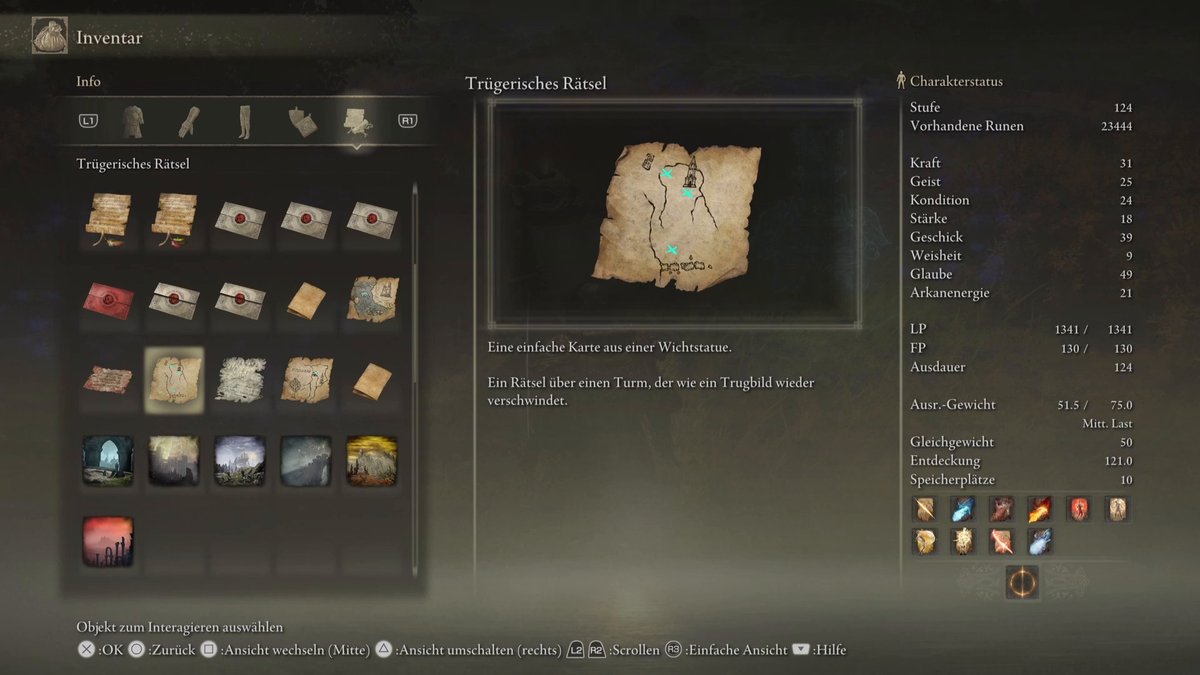Select the red sealed envelope item
Image resolution: width=1200 pixels, height=675 pixels.
tap(108, 299)
